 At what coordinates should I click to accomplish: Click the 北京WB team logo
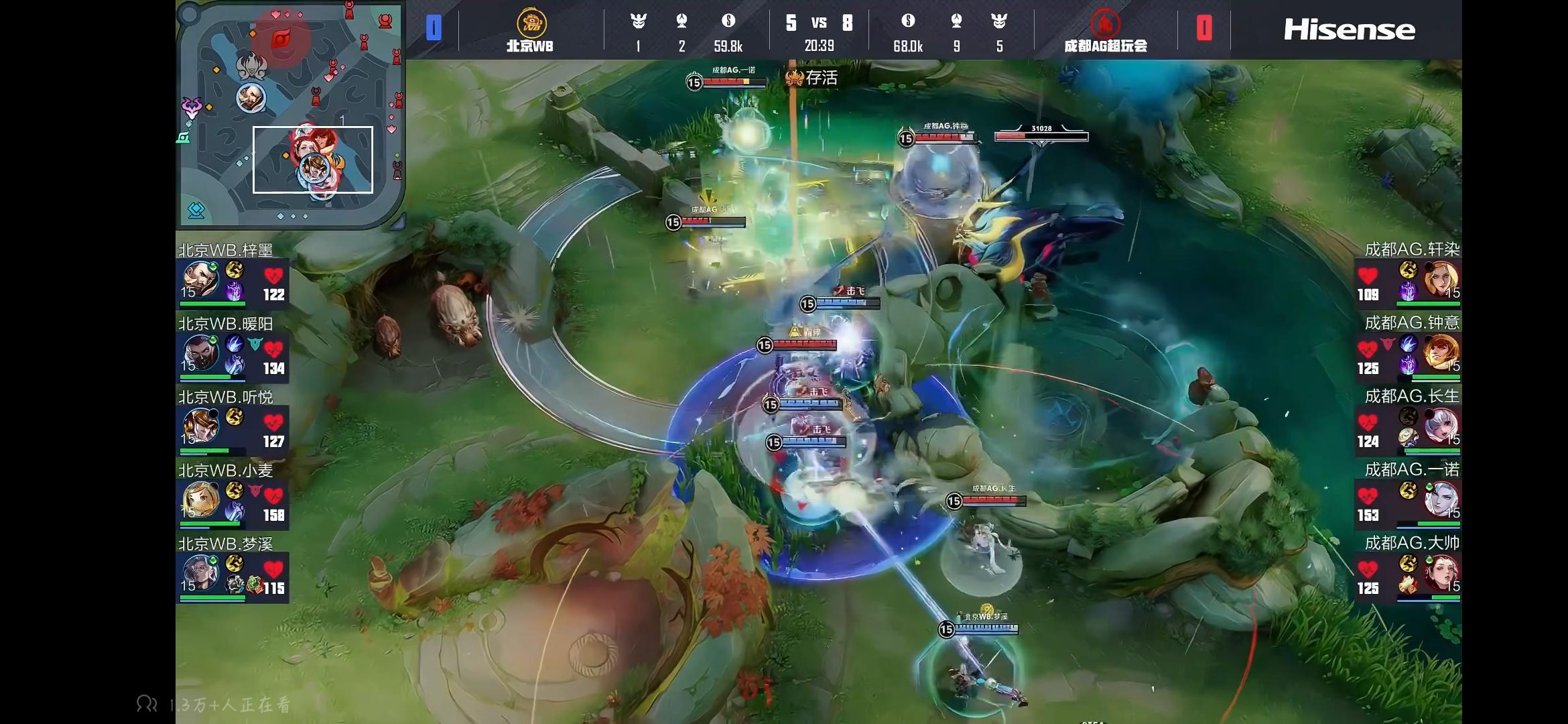531,24
